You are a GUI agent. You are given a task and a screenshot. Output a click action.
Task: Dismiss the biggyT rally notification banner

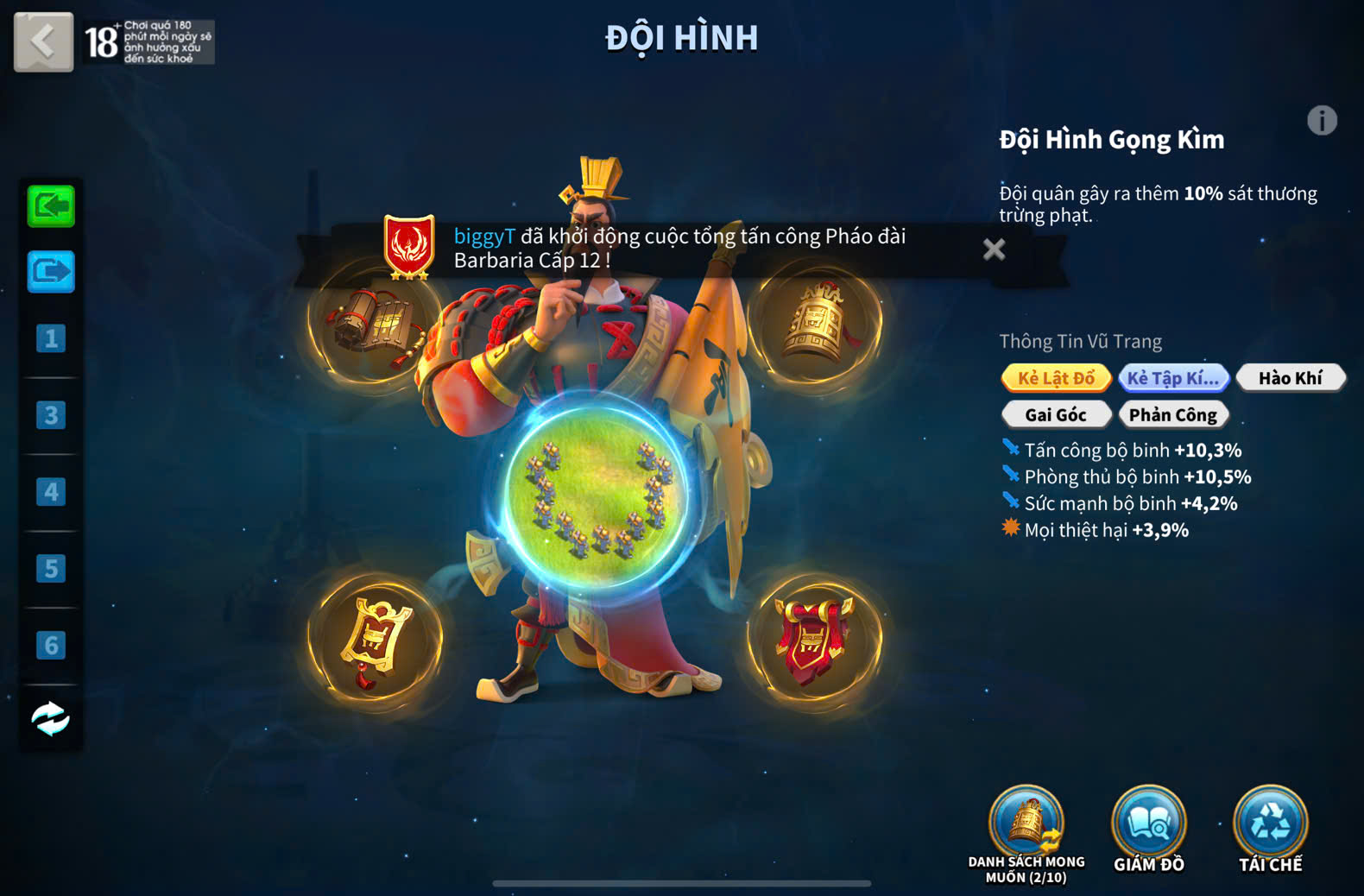pyautogui.click(x=994, y=249)
